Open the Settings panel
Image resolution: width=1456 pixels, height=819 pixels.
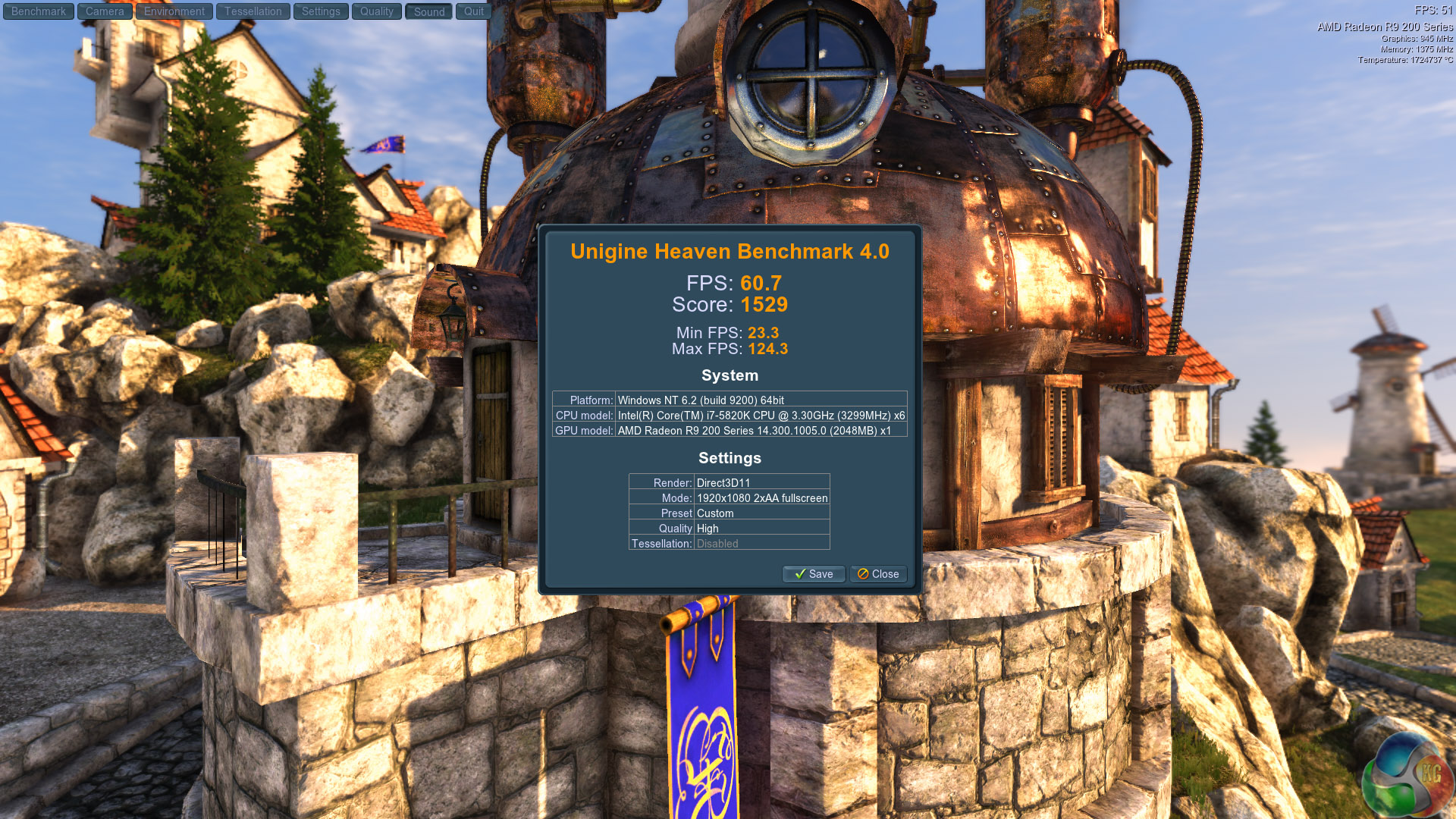[x=321, y=11]
